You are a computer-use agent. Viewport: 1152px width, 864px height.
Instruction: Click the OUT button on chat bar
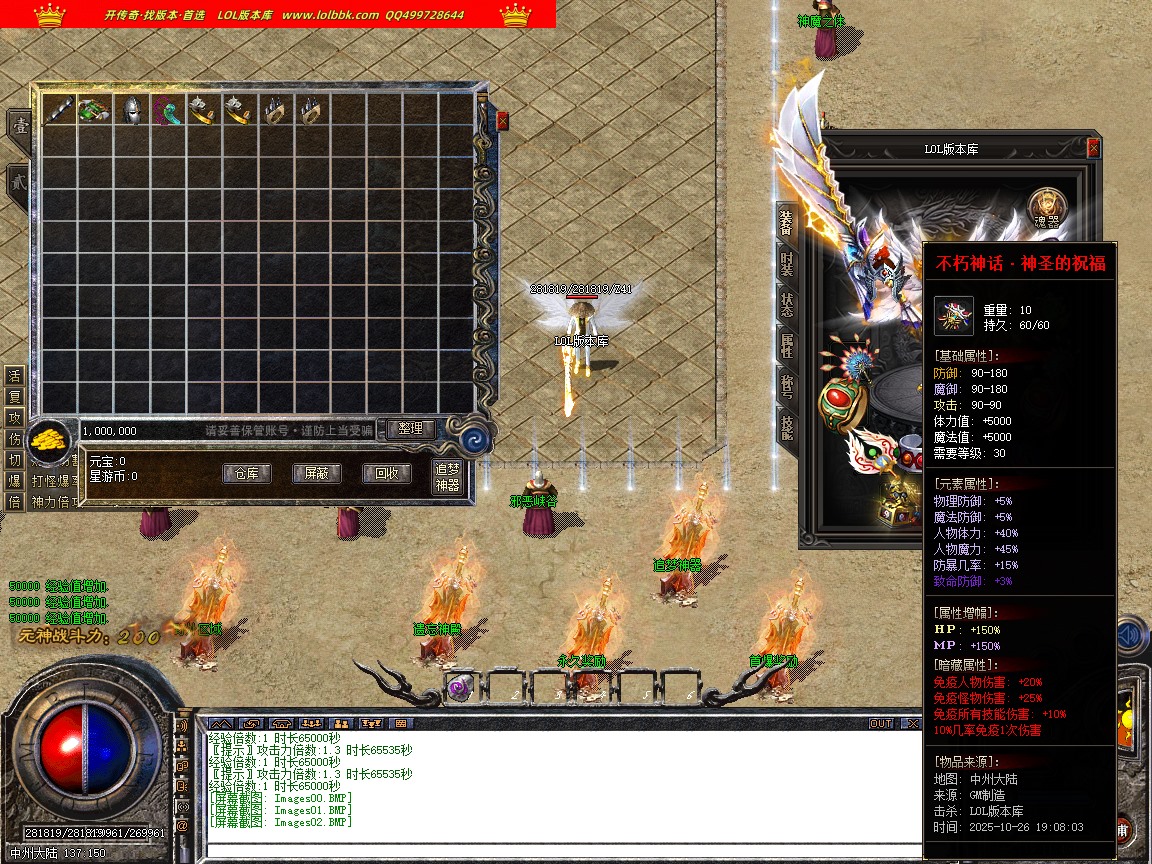click(x=880, y=723)
